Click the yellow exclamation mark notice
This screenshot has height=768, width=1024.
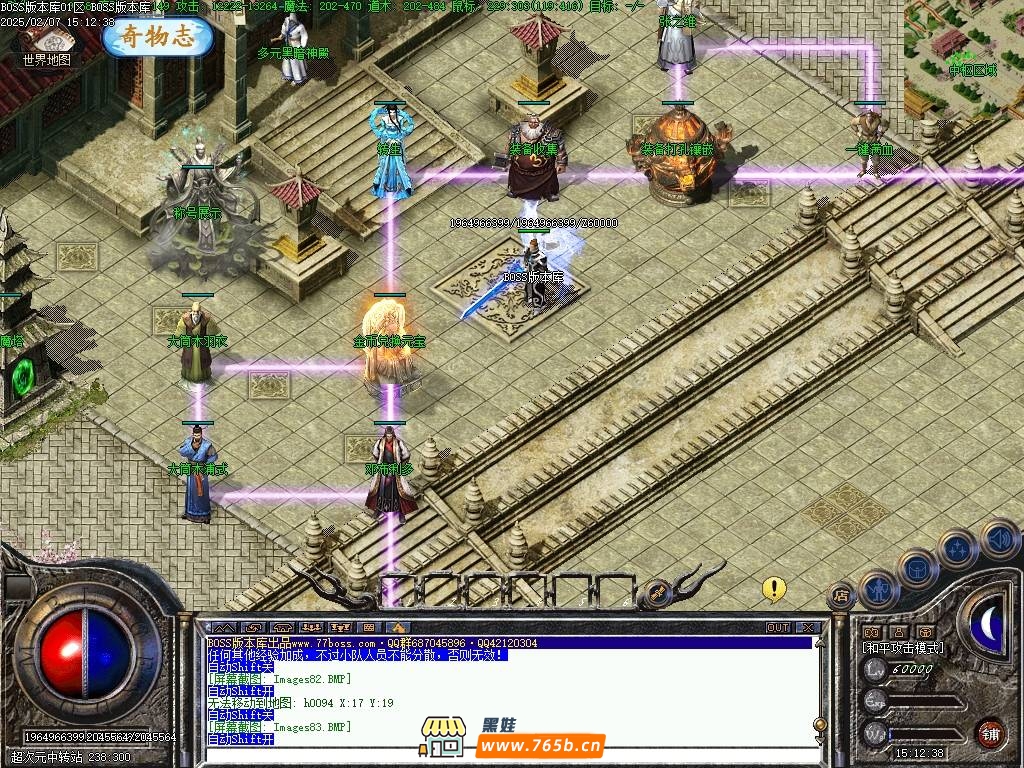pos(773,588)
